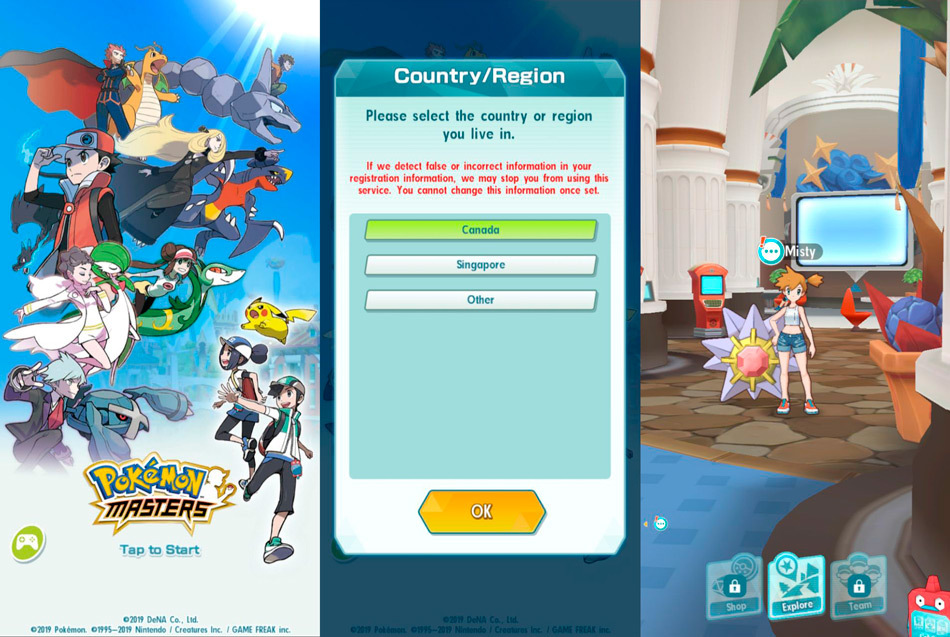The image size is (950, 637).
Task: Tap to Start the game
Action: (x=160, y=550)
